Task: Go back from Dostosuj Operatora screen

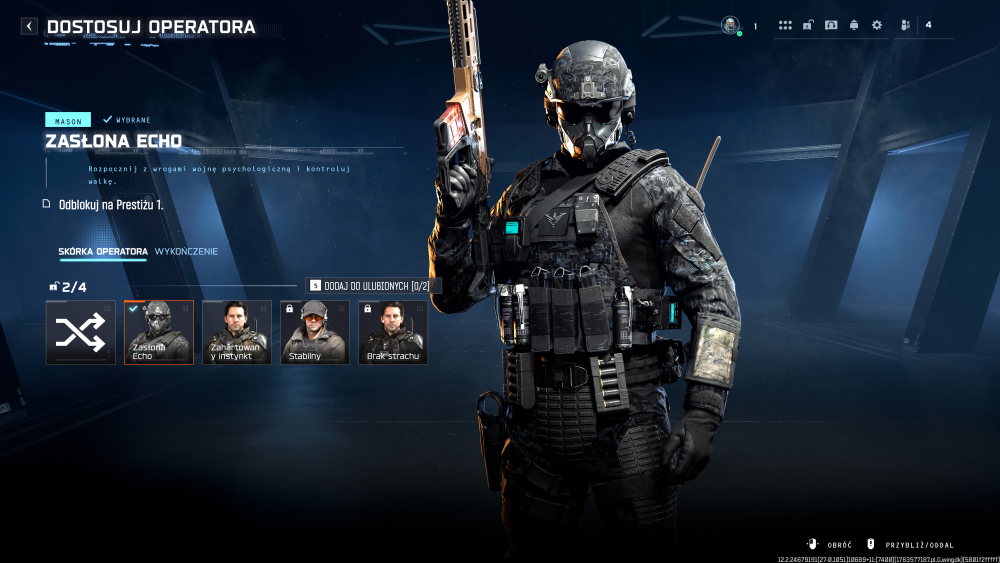Action: click(x=29, y=27)
